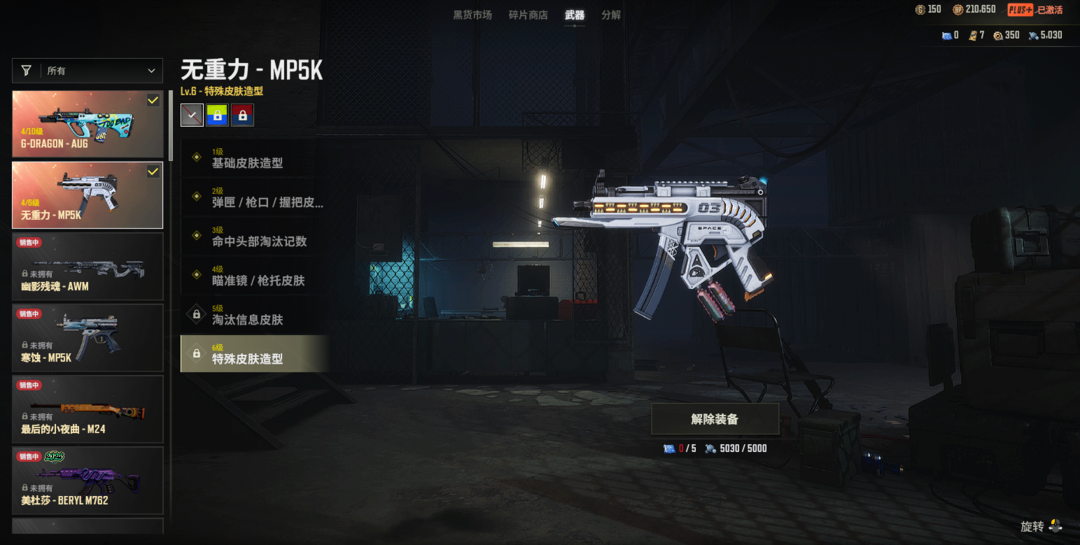Select the 美杜莎 BERYL M762 skin
Viewport: 1080px width, 545px height.
coord(87,480)
